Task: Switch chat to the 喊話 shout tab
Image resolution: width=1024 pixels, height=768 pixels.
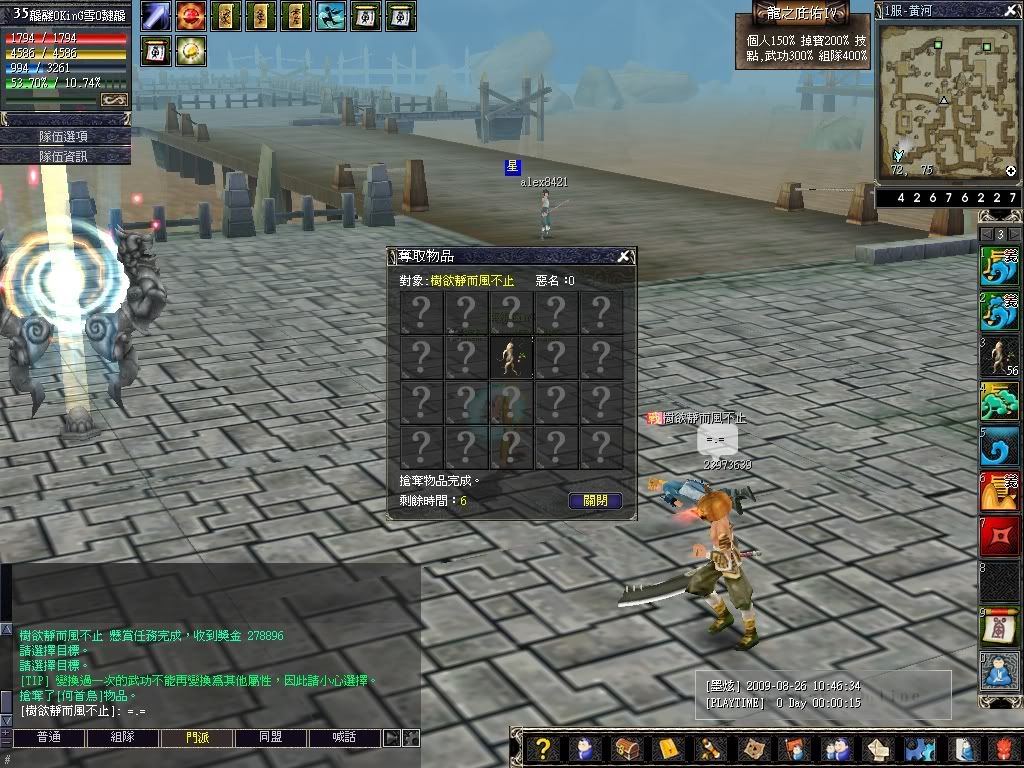Action: click(x=344, y=738)
